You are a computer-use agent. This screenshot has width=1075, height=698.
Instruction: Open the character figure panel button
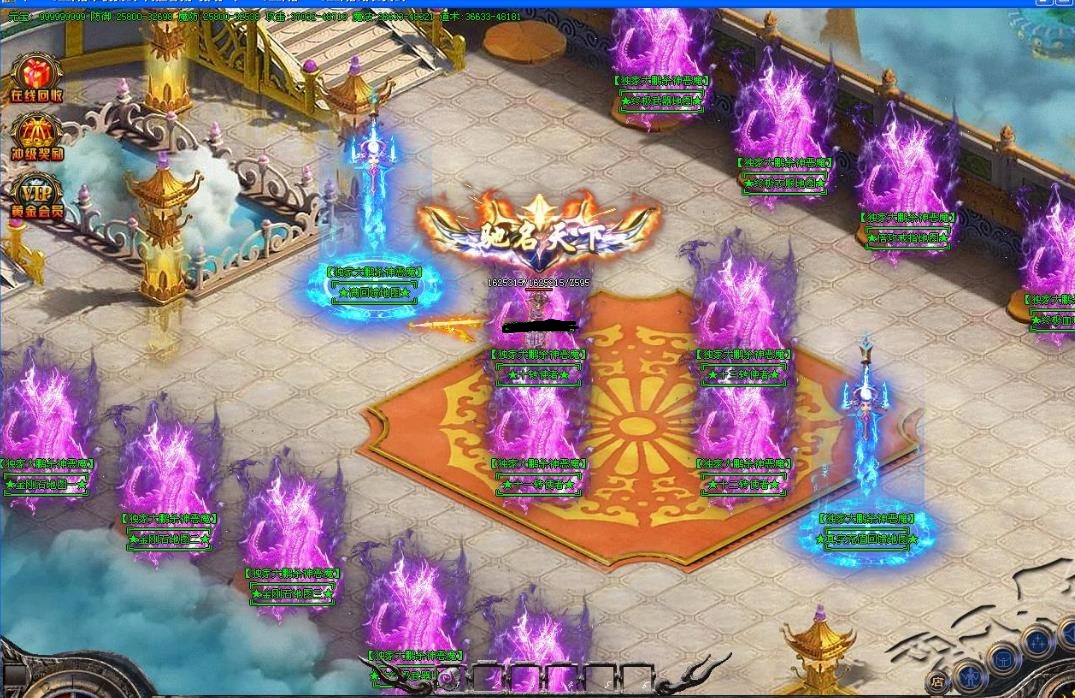coord(970,678)
